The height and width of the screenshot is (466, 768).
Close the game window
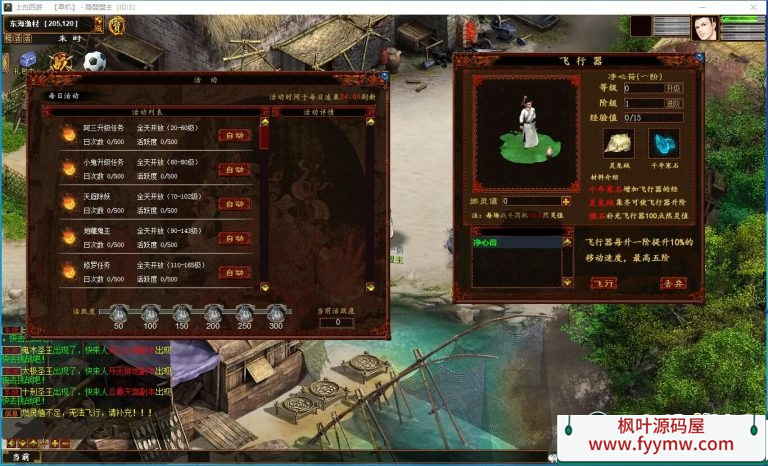click(755, 6)
